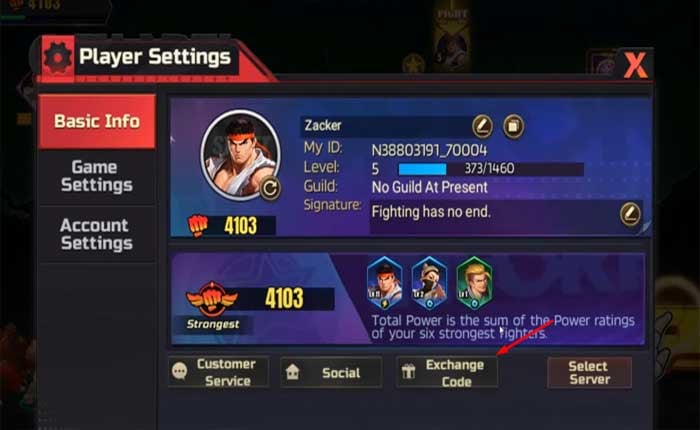The image size is (700, 430).
Task: Open the Account Settings tab
Action: click(x=96, y=234)
